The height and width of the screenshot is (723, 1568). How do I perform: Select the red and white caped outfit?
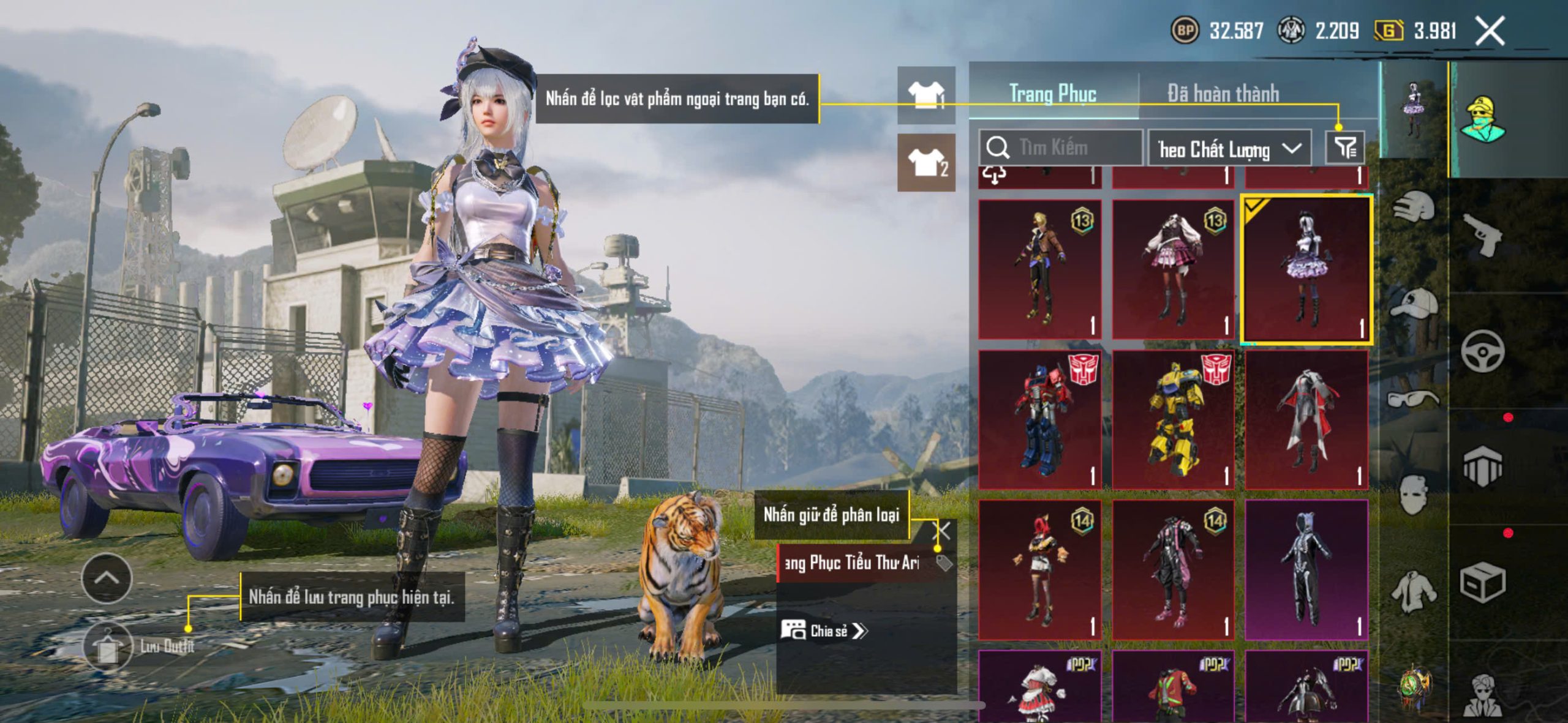1306,419
